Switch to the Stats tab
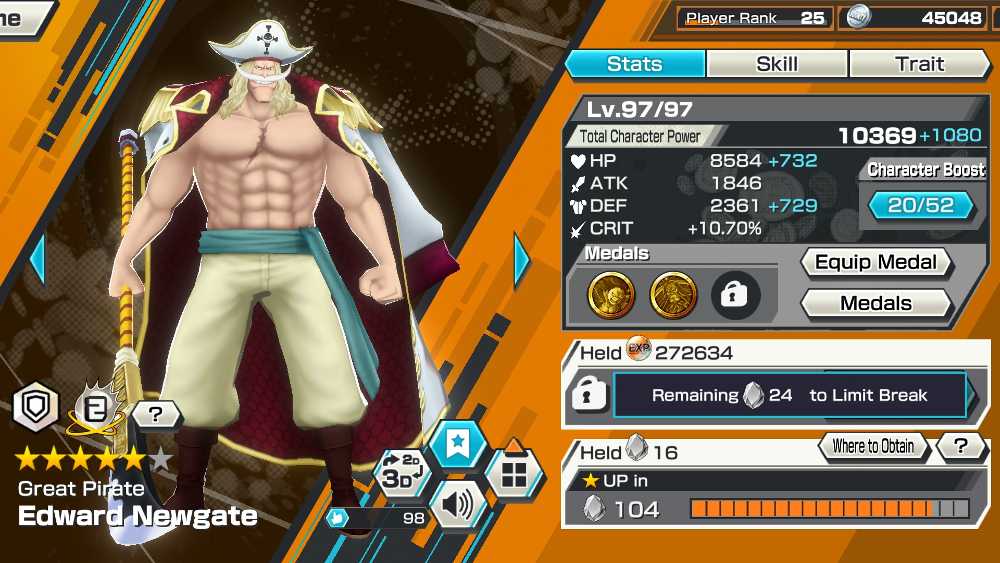This screenshot has height=563, width=1000. click(x=635, y=64)
